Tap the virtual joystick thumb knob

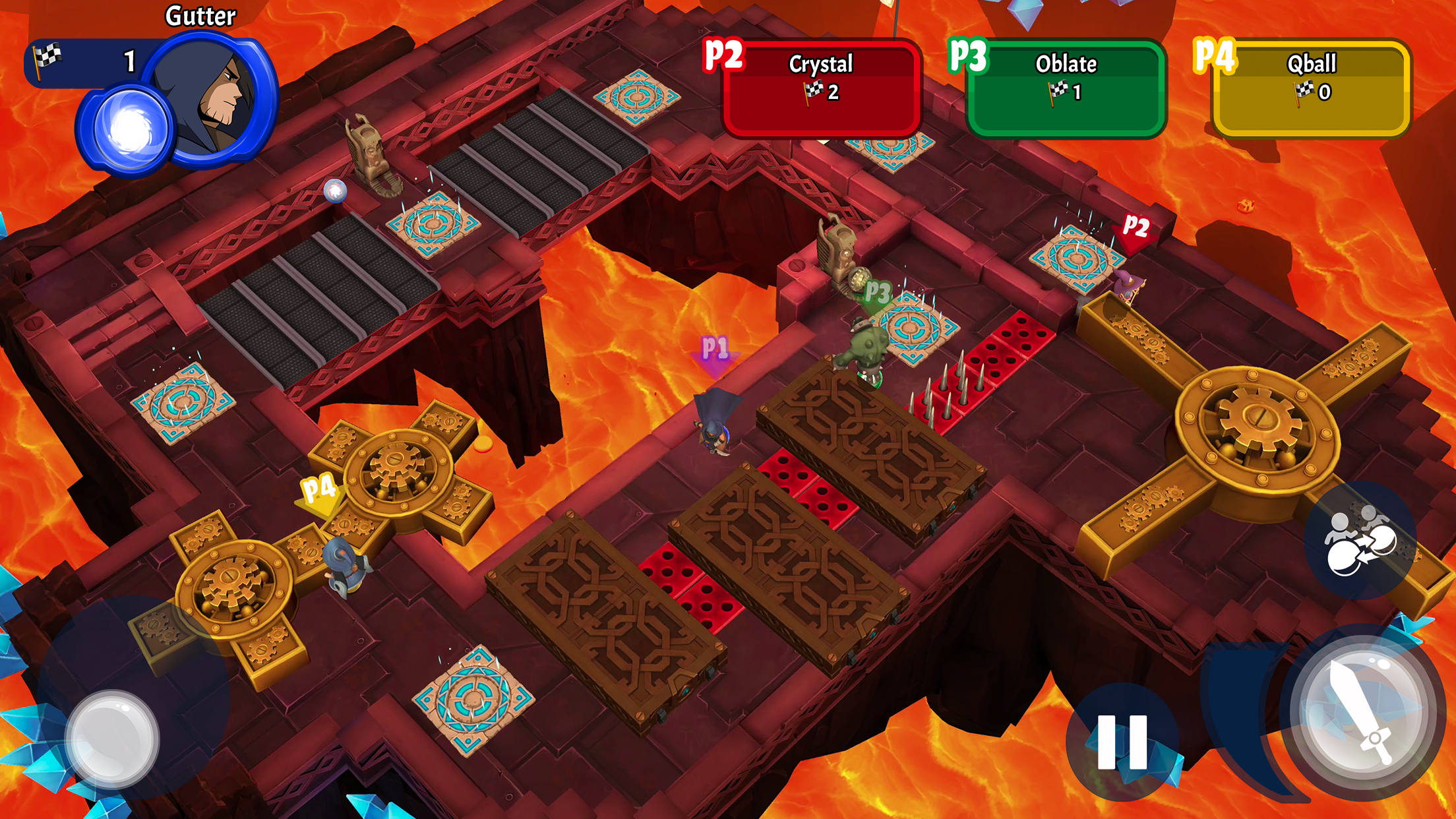tap(112, 739)
